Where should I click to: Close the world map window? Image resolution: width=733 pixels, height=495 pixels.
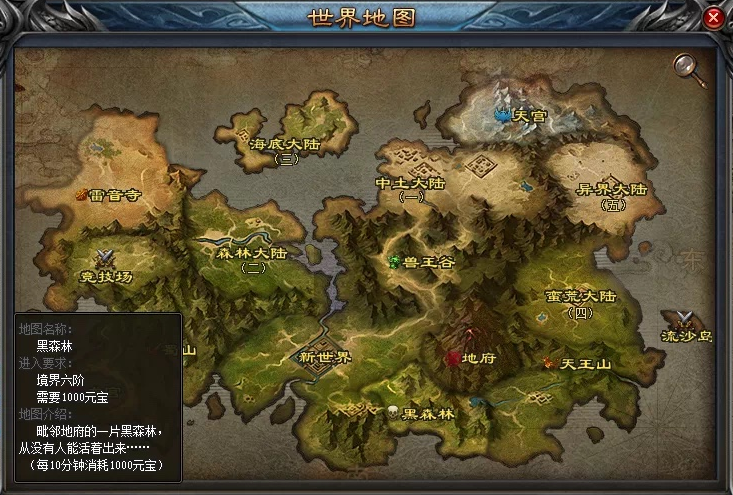713,18
